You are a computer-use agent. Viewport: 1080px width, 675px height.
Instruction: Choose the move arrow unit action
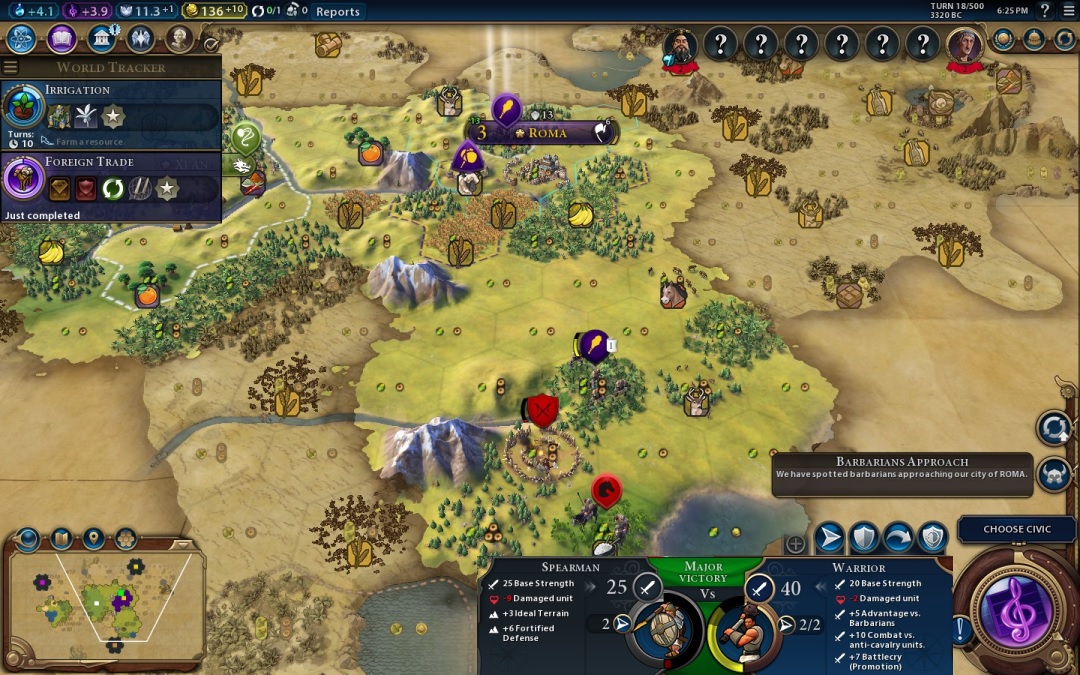829,538
